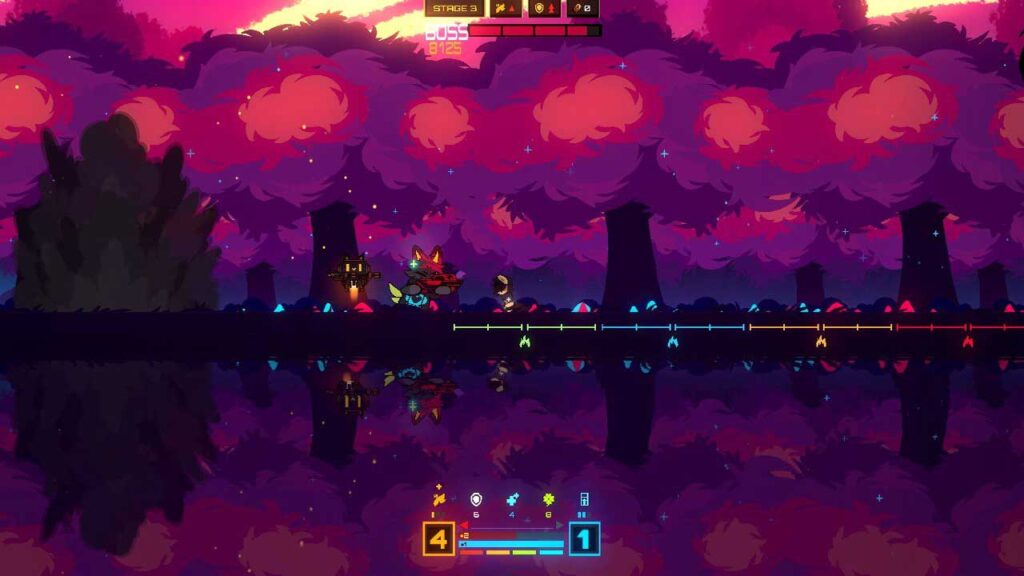1024x576 pixels.
Task: Select the orange weapon power stat icon
Action: tap(437, 499)
